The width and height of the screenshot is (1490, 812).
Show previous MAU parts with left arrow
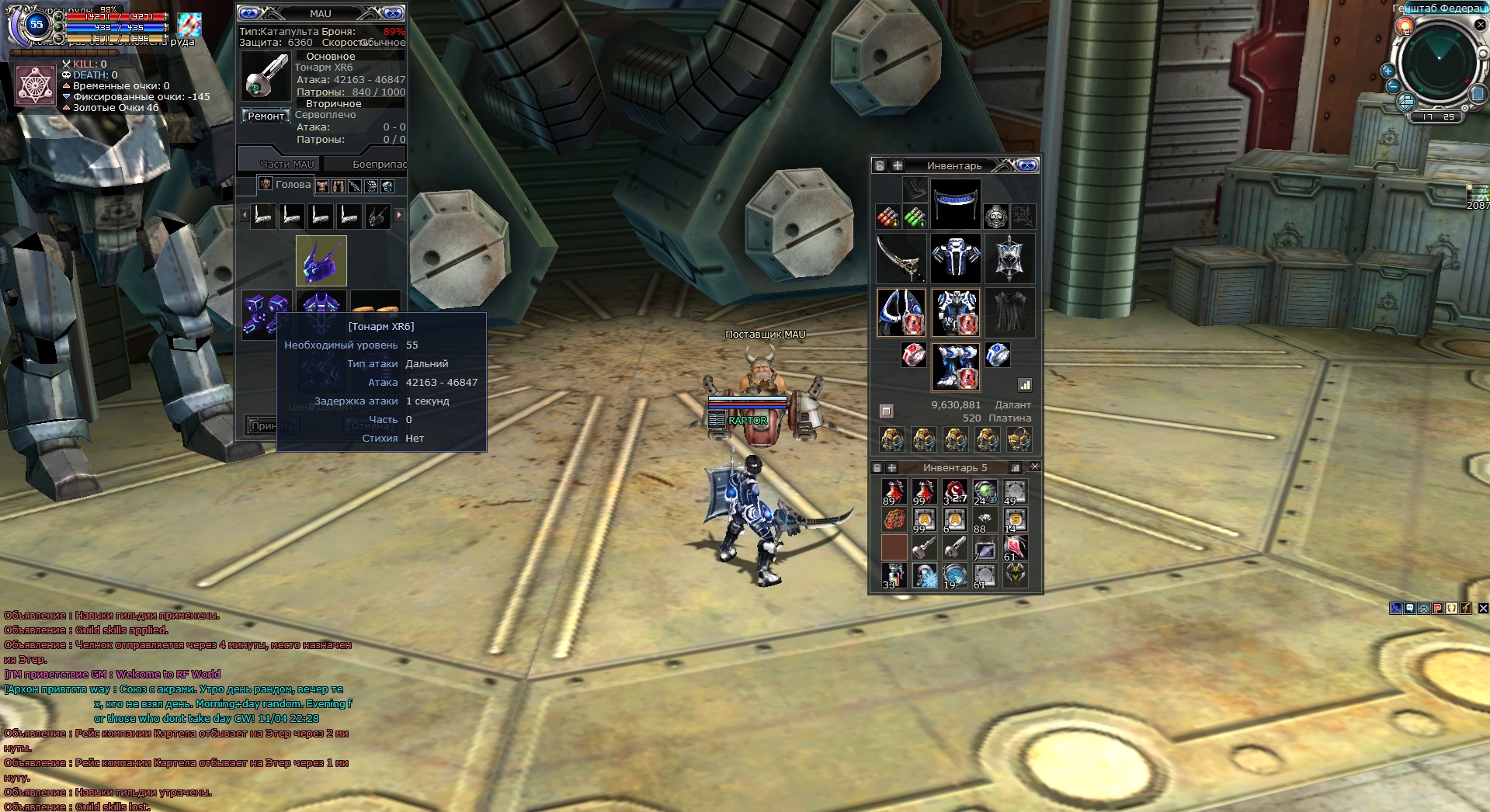click(x=245, y=215)
